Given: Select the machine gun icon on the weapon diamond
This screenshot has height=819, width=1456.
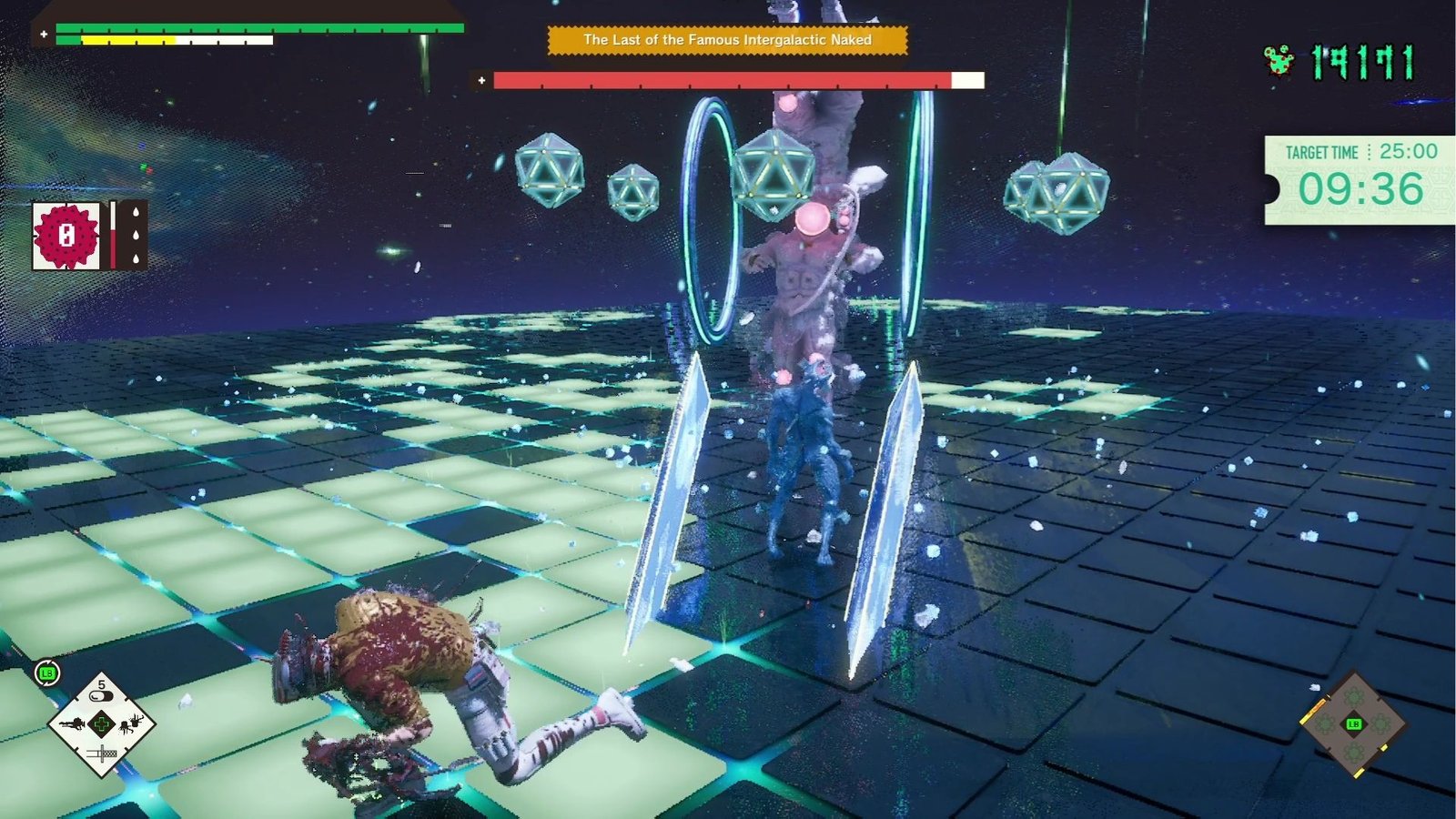Looking at the screenshot, I should click(x=75, y=723).
